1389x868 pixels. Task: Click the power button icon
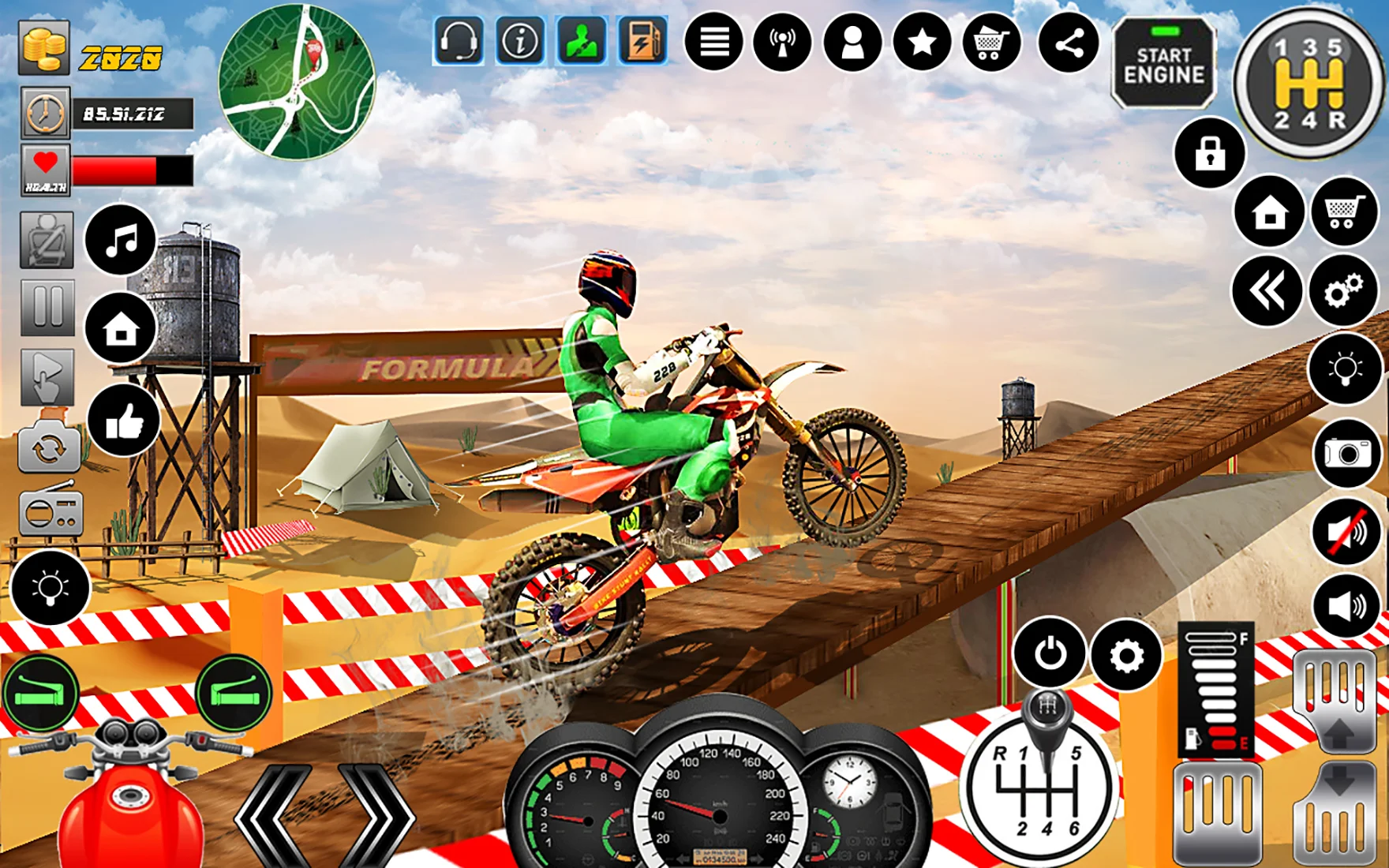[1050, 653]
